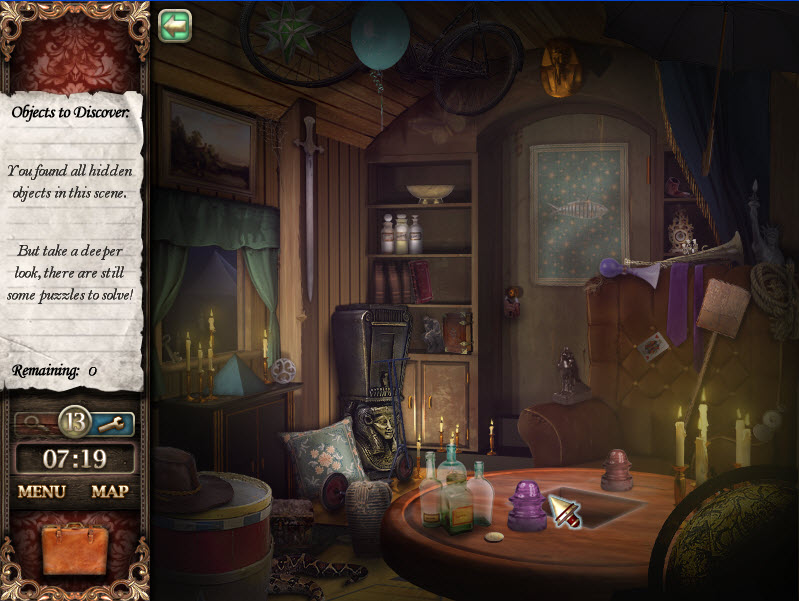Open the MAP
This screenshot has height=601, width=799.
point(110,492)
